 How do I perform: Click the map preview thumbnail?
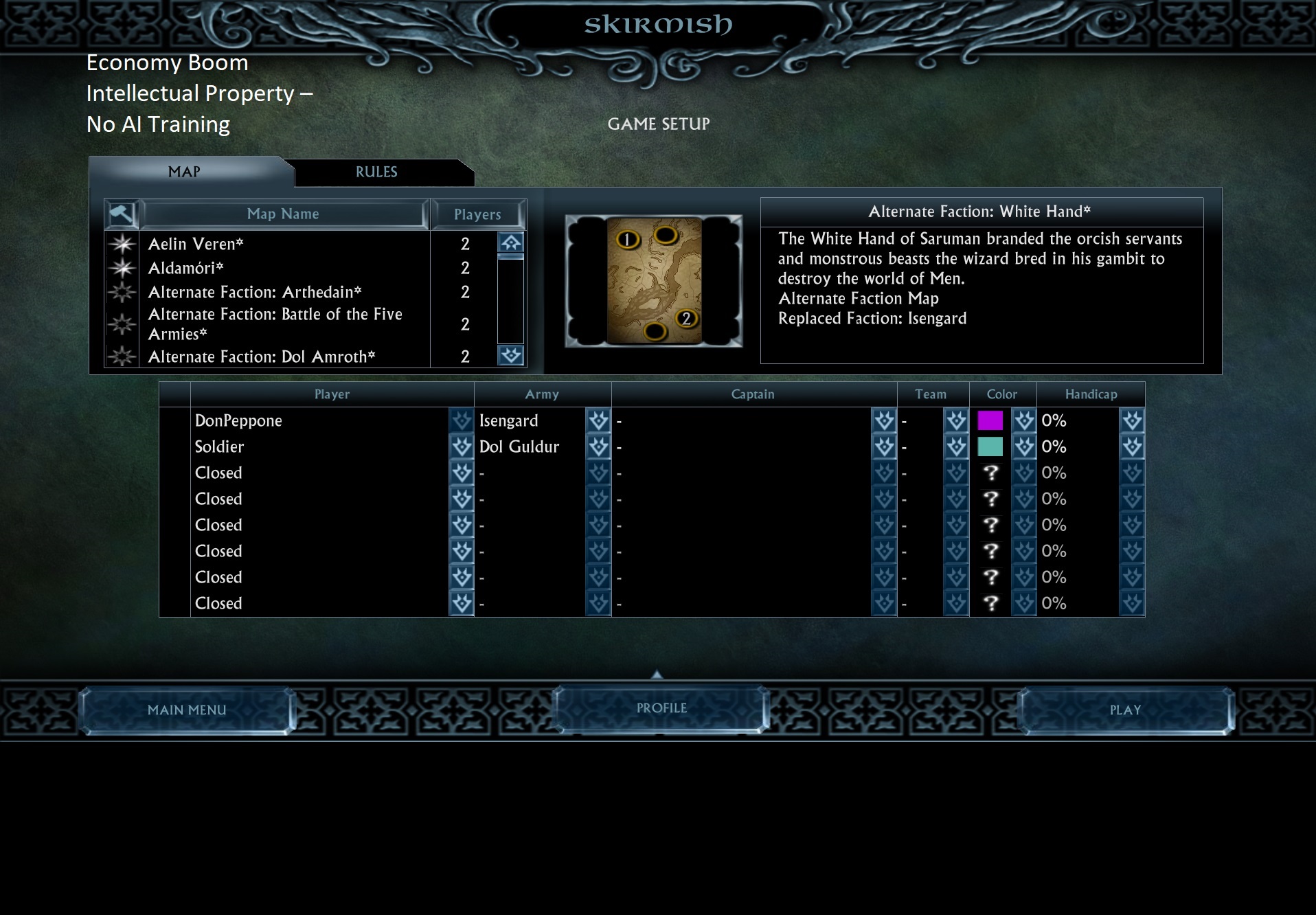tap(654, 280)
